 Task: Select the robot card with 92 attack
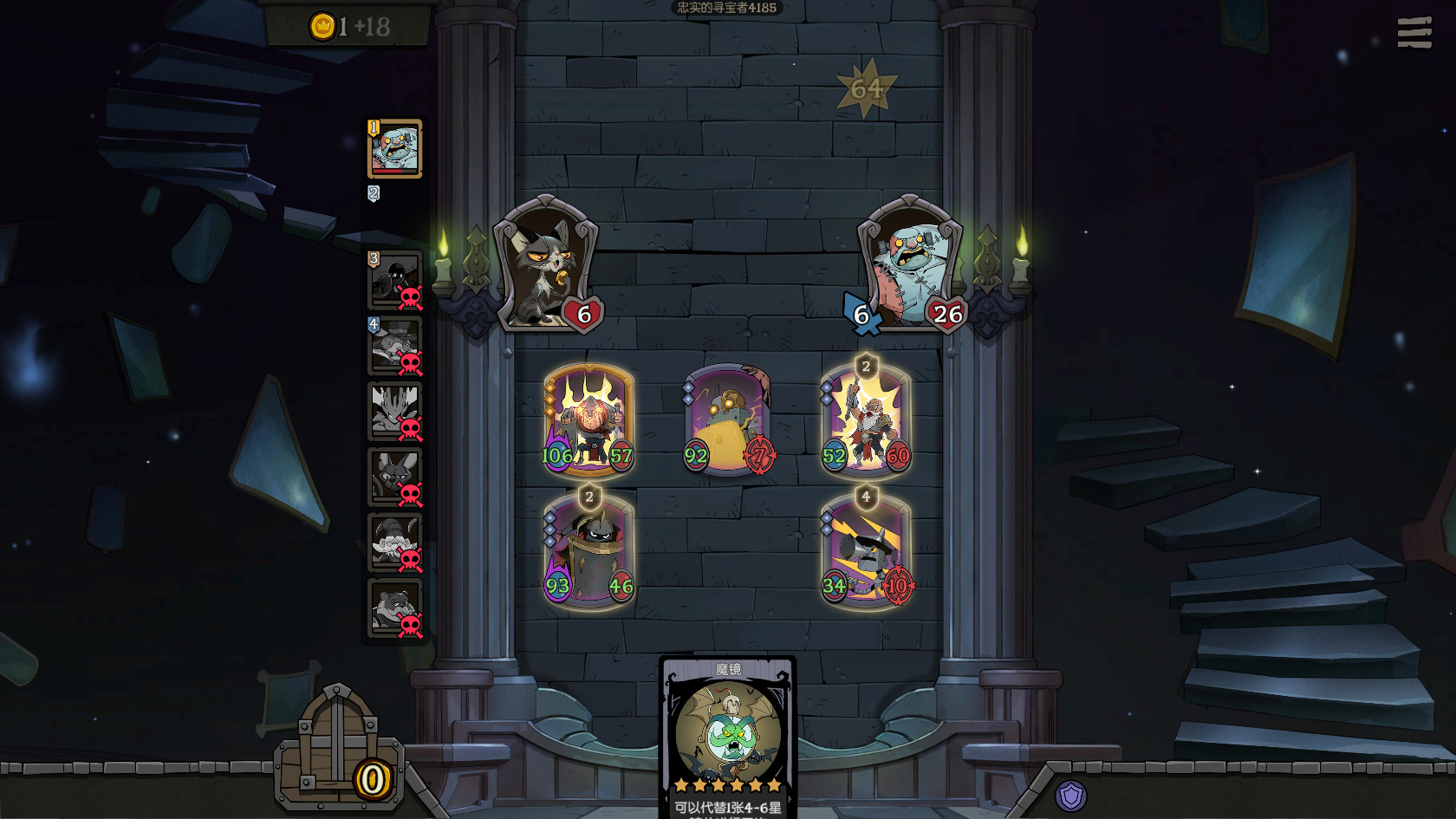(x=727, y=420)
